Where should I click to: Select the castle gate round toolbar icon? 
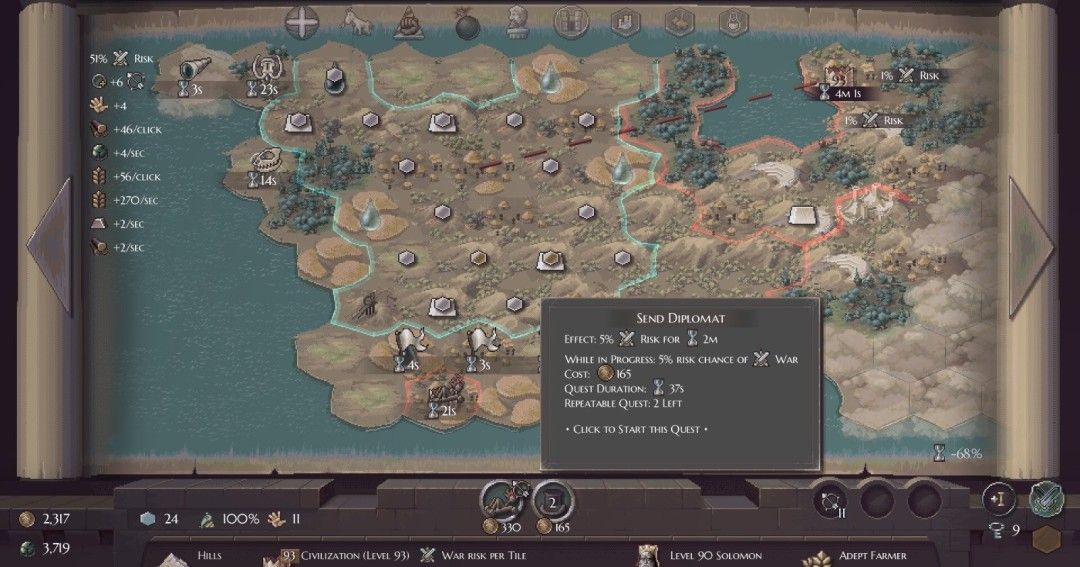click(572, 20)
